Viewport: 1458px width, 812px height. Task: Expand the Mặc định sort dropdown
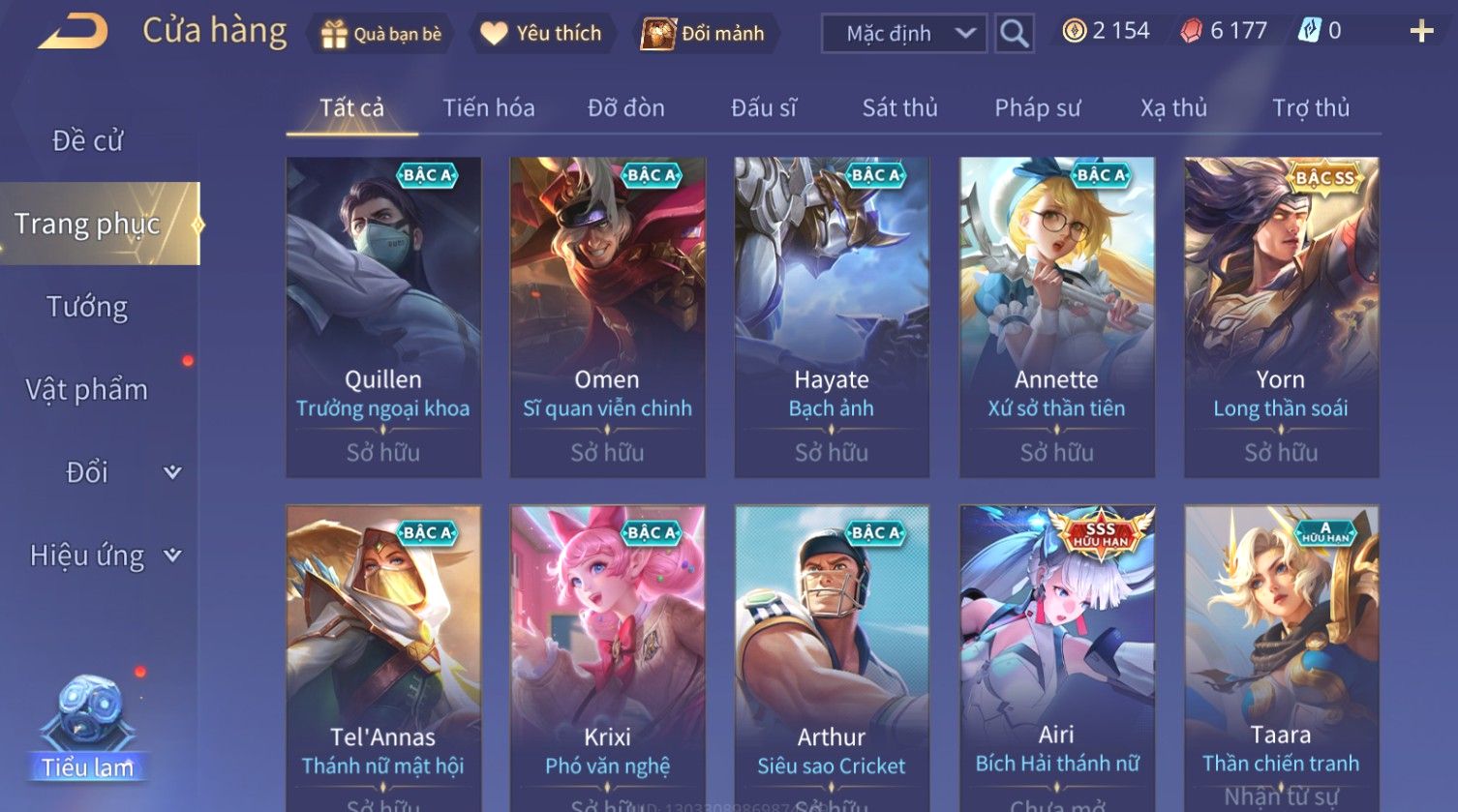(903, 34)
